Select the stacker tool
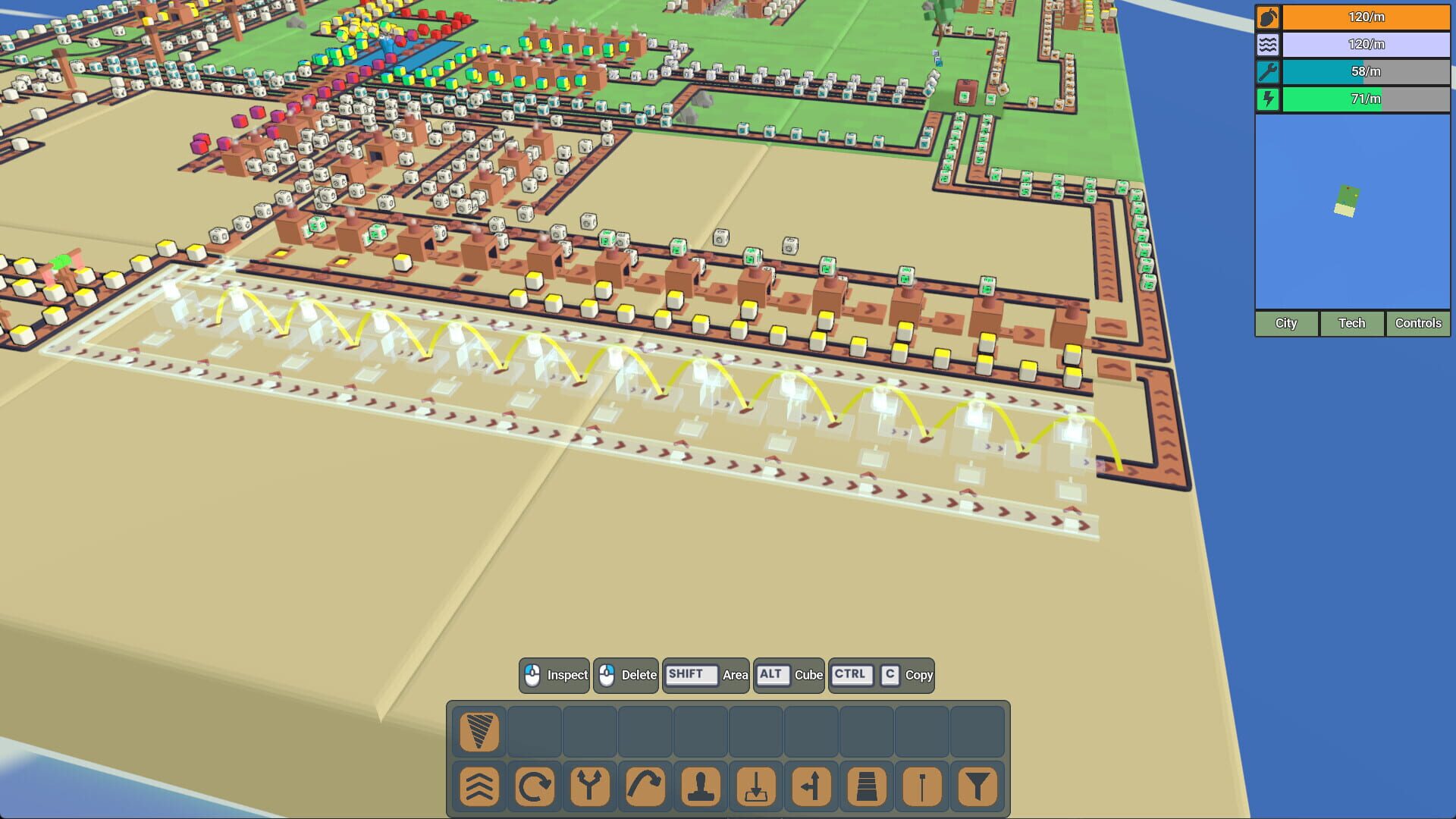The height and width of the screenshot is (819, 1456). [868, 786]
